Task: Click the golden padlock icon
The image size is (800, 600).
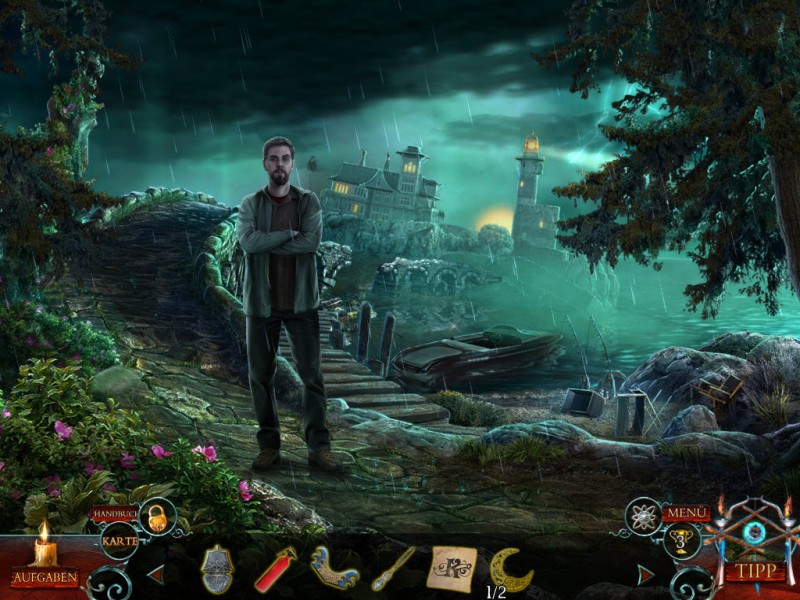Action: (157, 516)
